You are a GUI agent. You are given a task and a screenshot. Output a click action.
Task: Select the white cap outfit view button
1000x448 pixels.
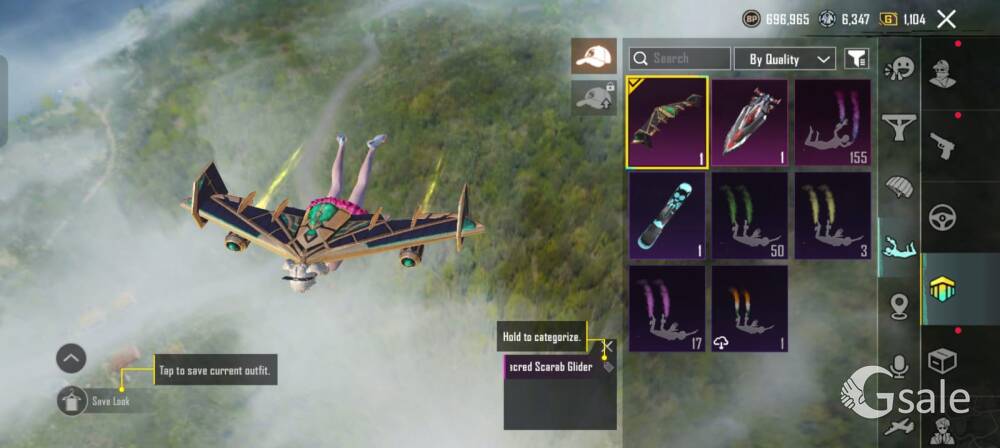(x=594, y=56)
